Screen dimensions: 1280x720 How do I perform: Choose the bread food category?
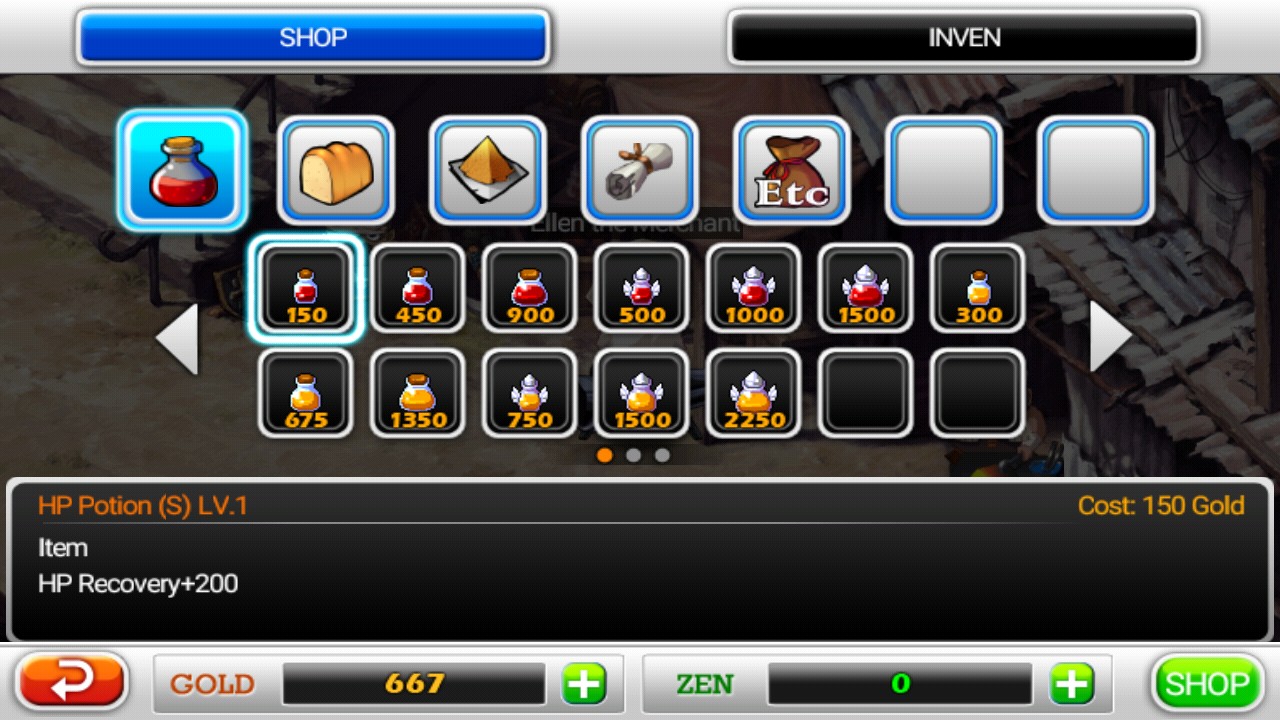(336, 170)
